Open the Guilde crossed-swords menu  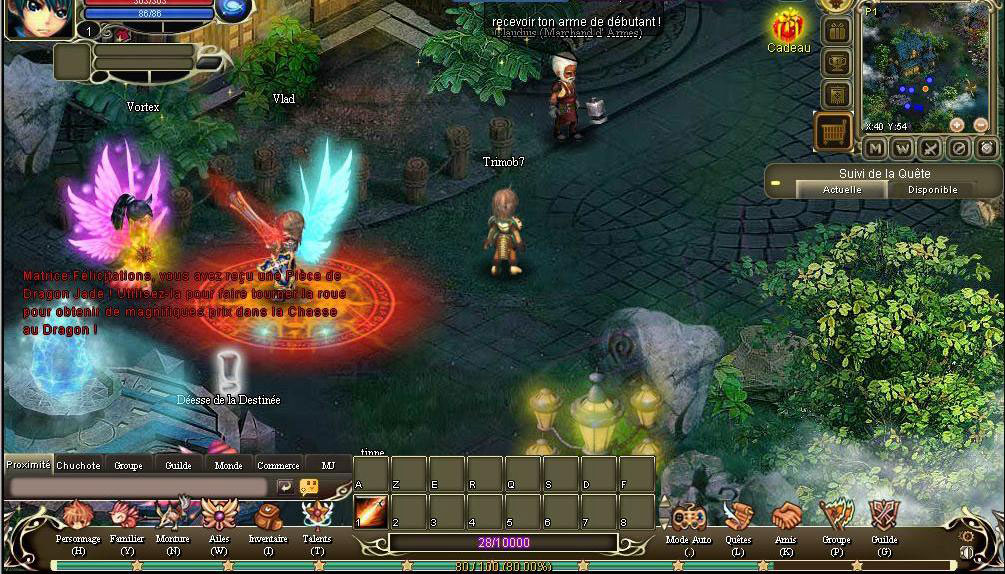[884, 518]
